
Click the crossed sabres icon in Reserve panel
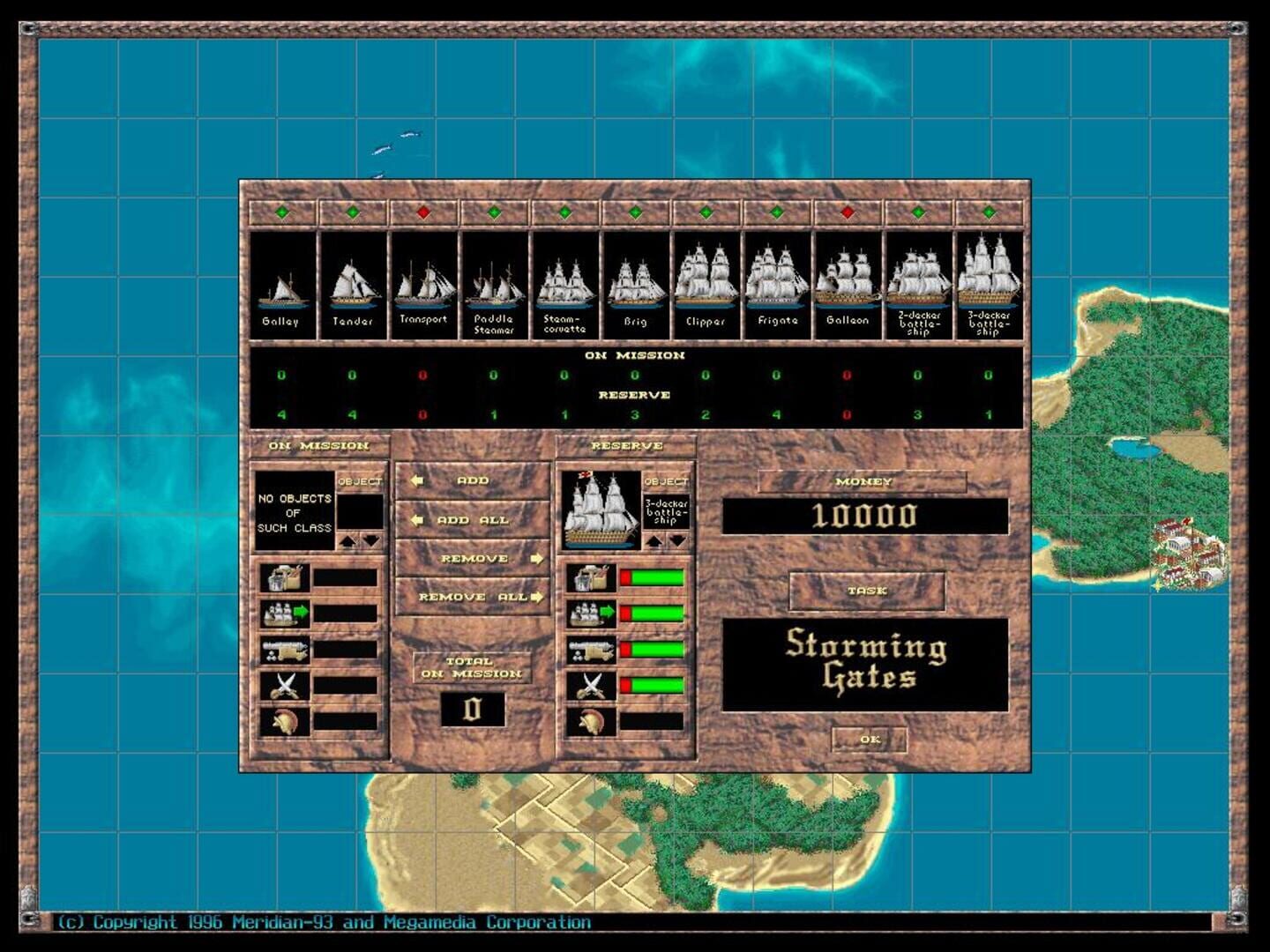(592, 686)
